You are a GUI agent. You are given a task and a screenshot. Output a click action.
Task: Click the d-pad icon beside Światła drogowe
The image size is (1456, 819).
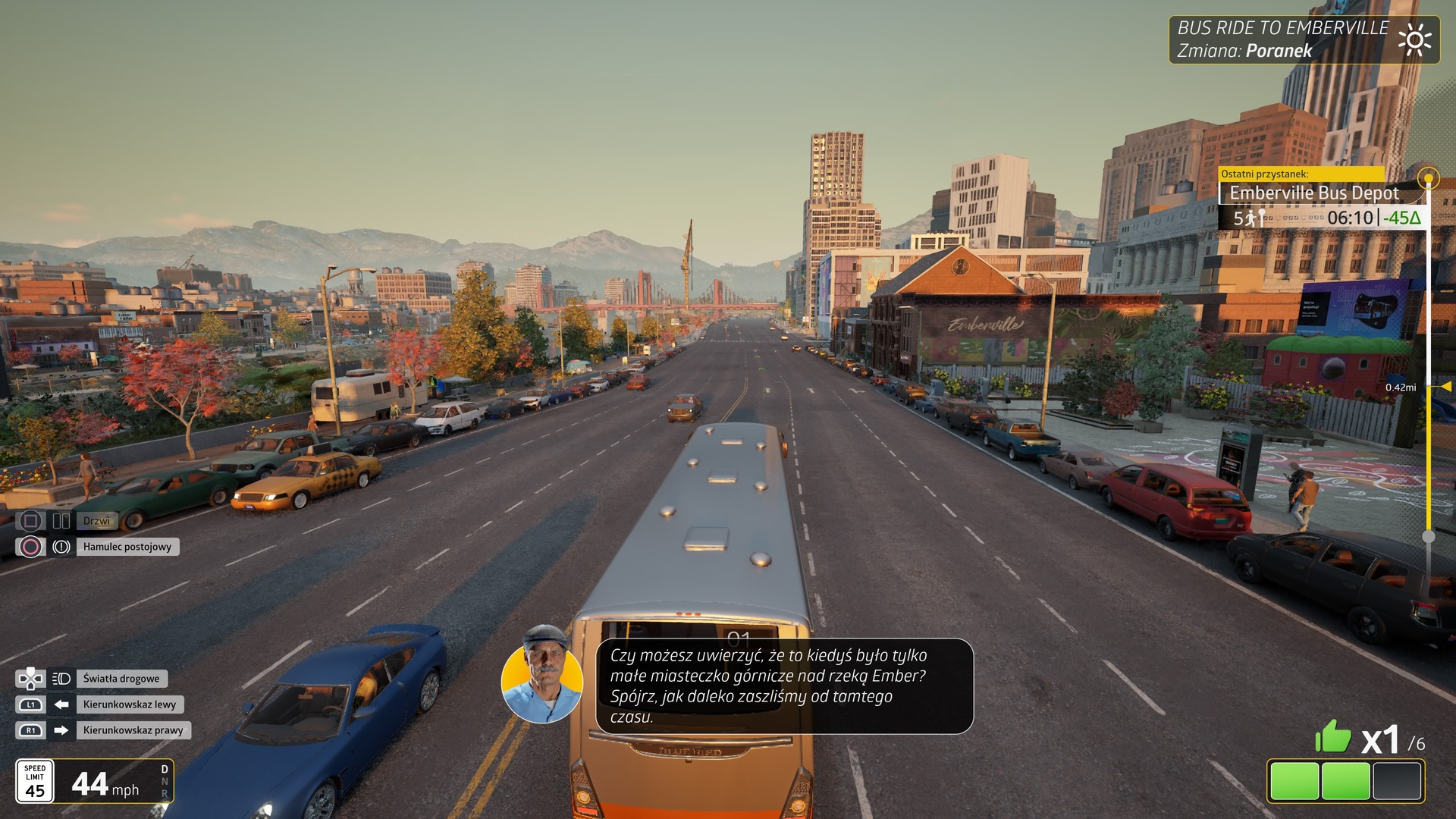coord(31,679)
